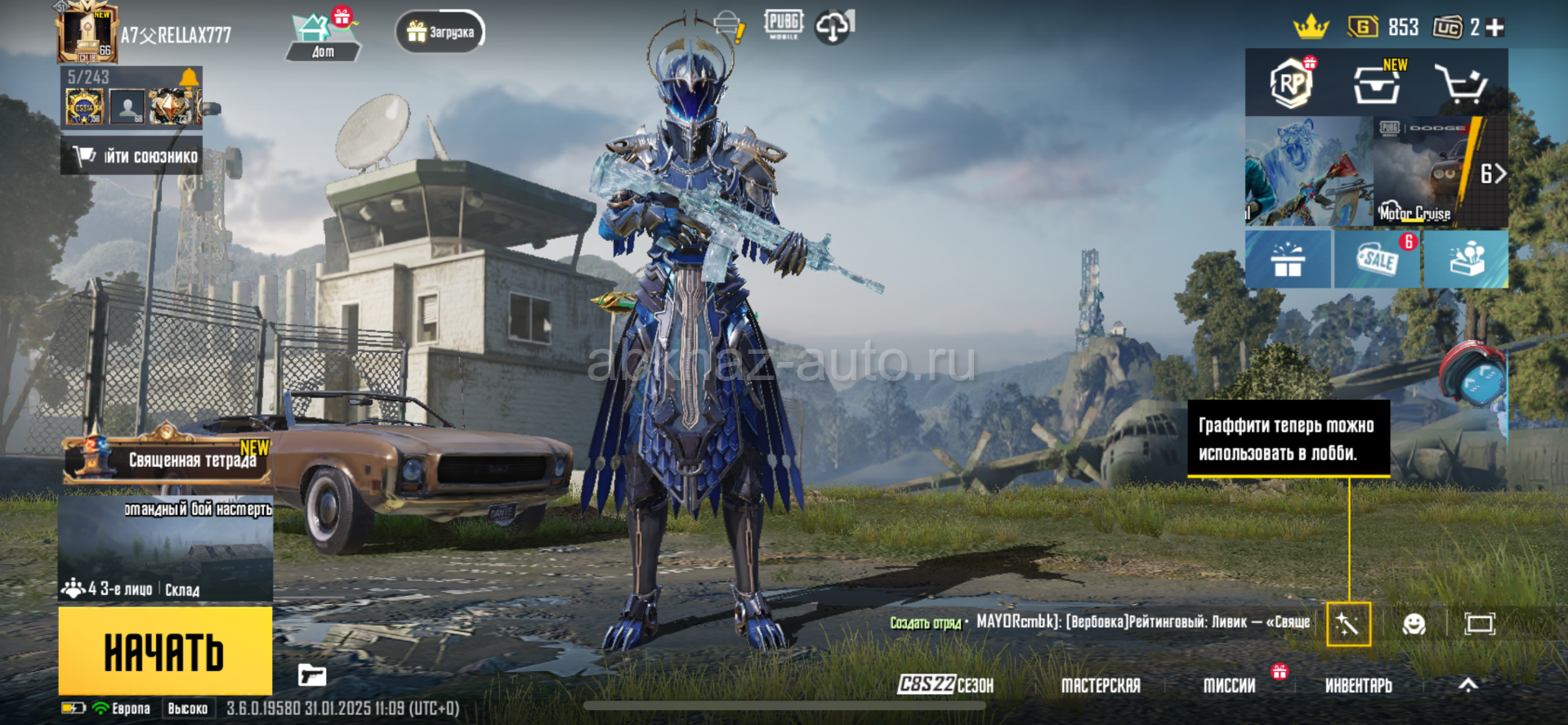Open the C8S22 СЕЗОН season menu

(945, 685)
